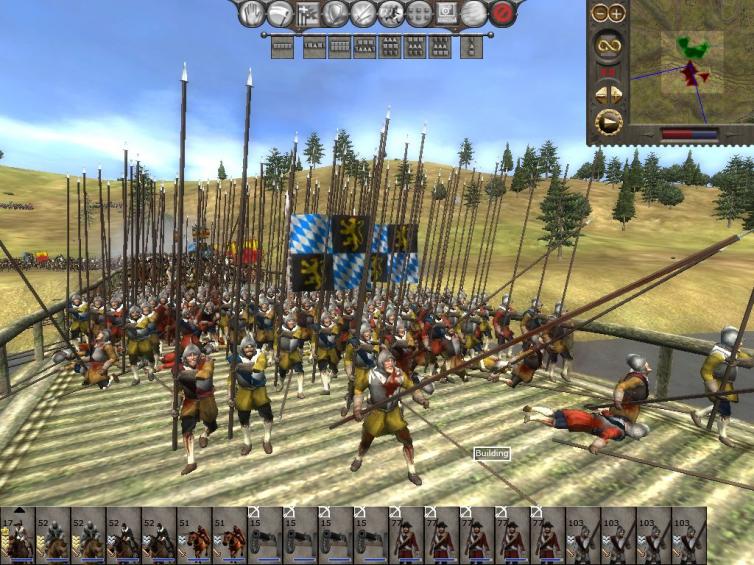Screen dimensions: 754x565
Task: Select the first red-coated infantry unit card
Action: point(405,536)
